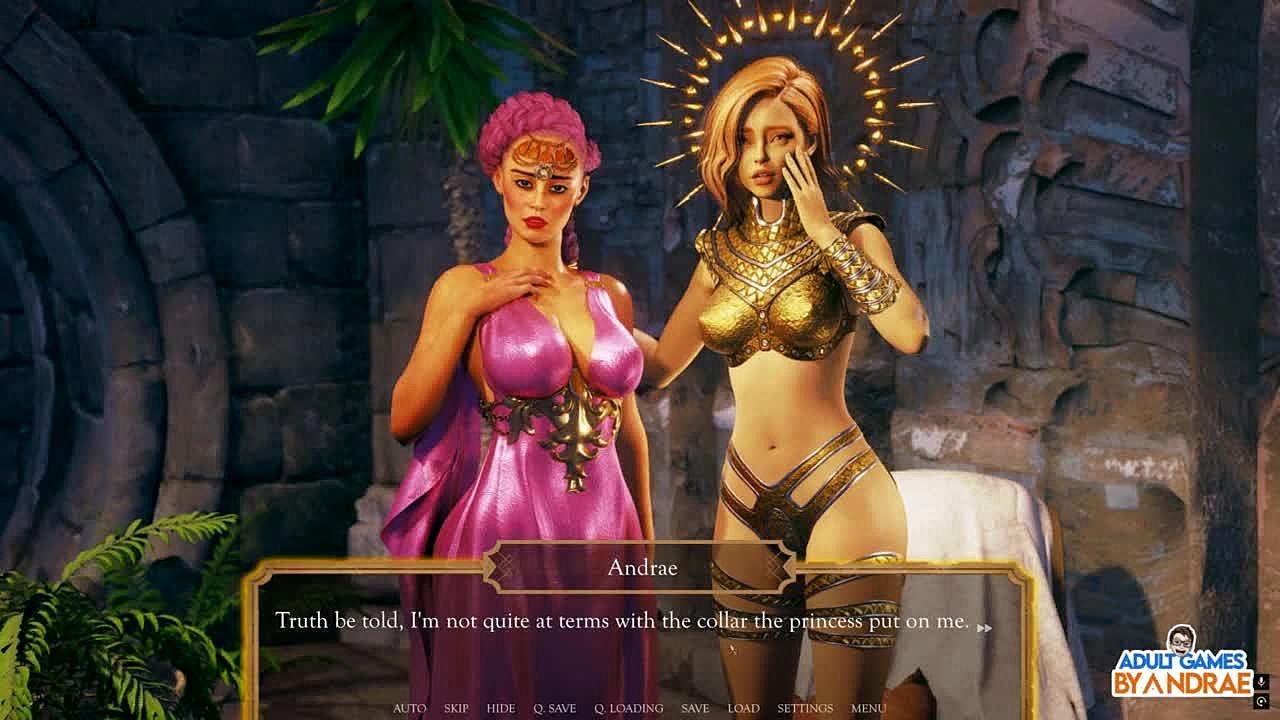Screen dimensions: 1280x720
Task: Advance dialogue with the arrow indicator
Action: tap(984, 628)
